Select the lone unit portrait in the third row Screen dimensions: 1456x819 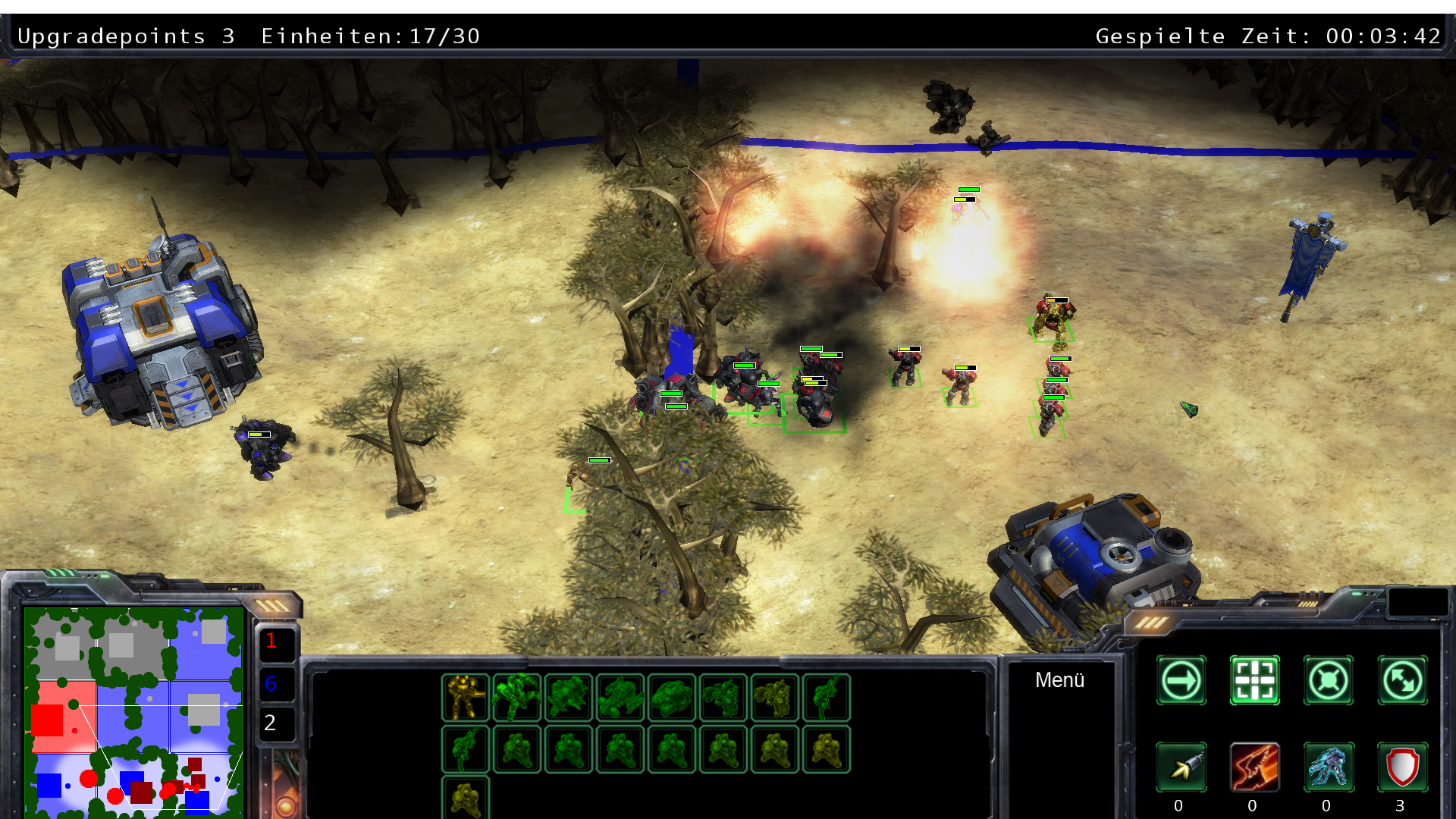[x=466, y=798]
